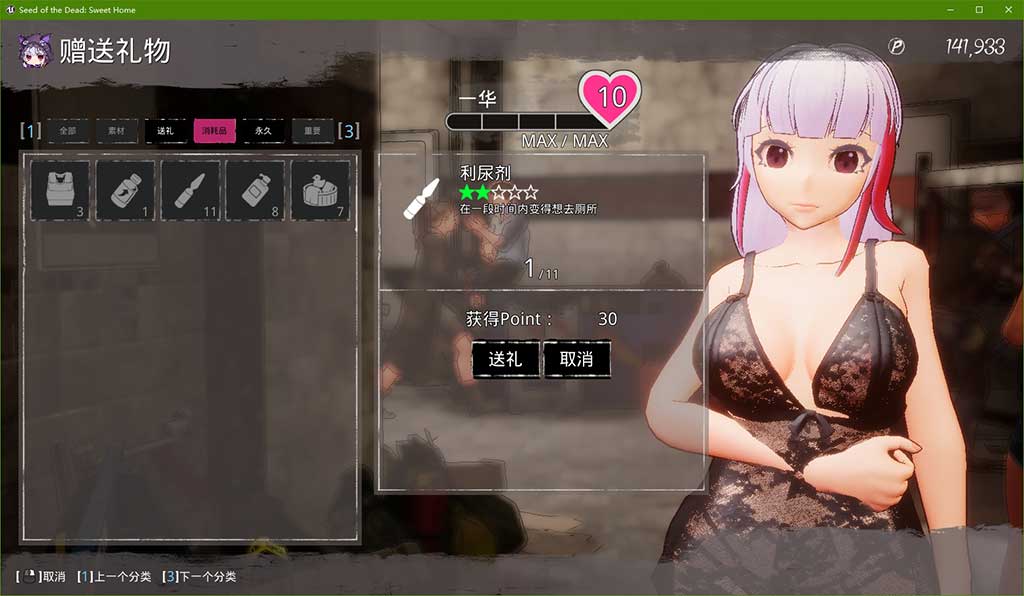The width and height of the screenshot is (1024, 596).
Task: Pick the medicine bottle item slot
Action: point(126,190)
